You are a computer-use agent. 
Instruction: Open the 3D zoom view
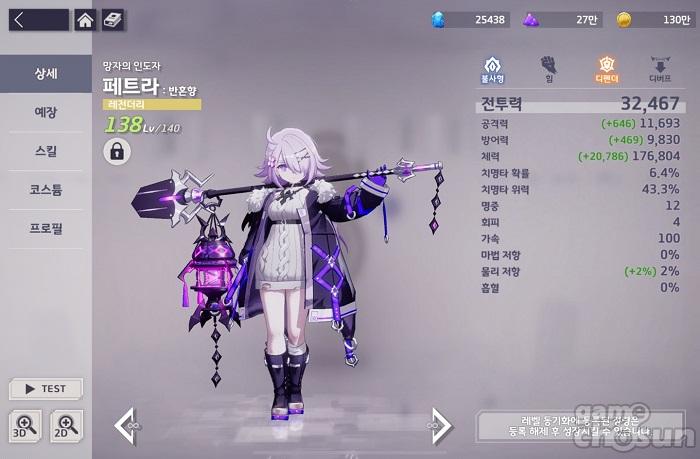[x=26, y=425]
